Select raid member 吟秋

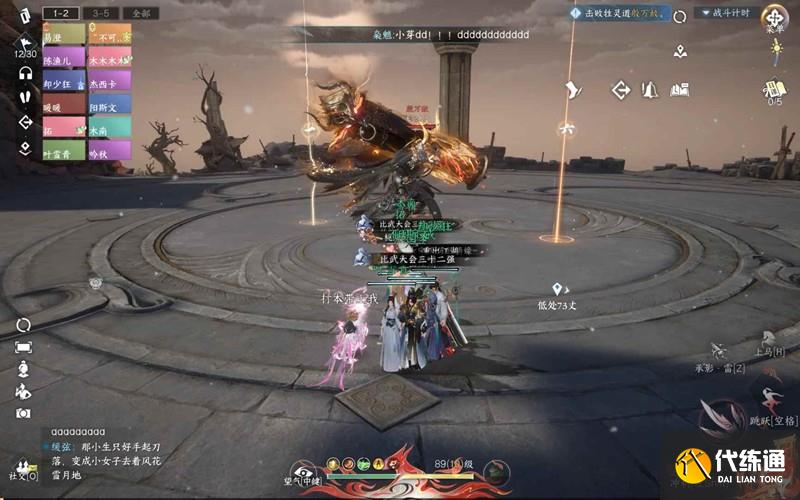109,150
